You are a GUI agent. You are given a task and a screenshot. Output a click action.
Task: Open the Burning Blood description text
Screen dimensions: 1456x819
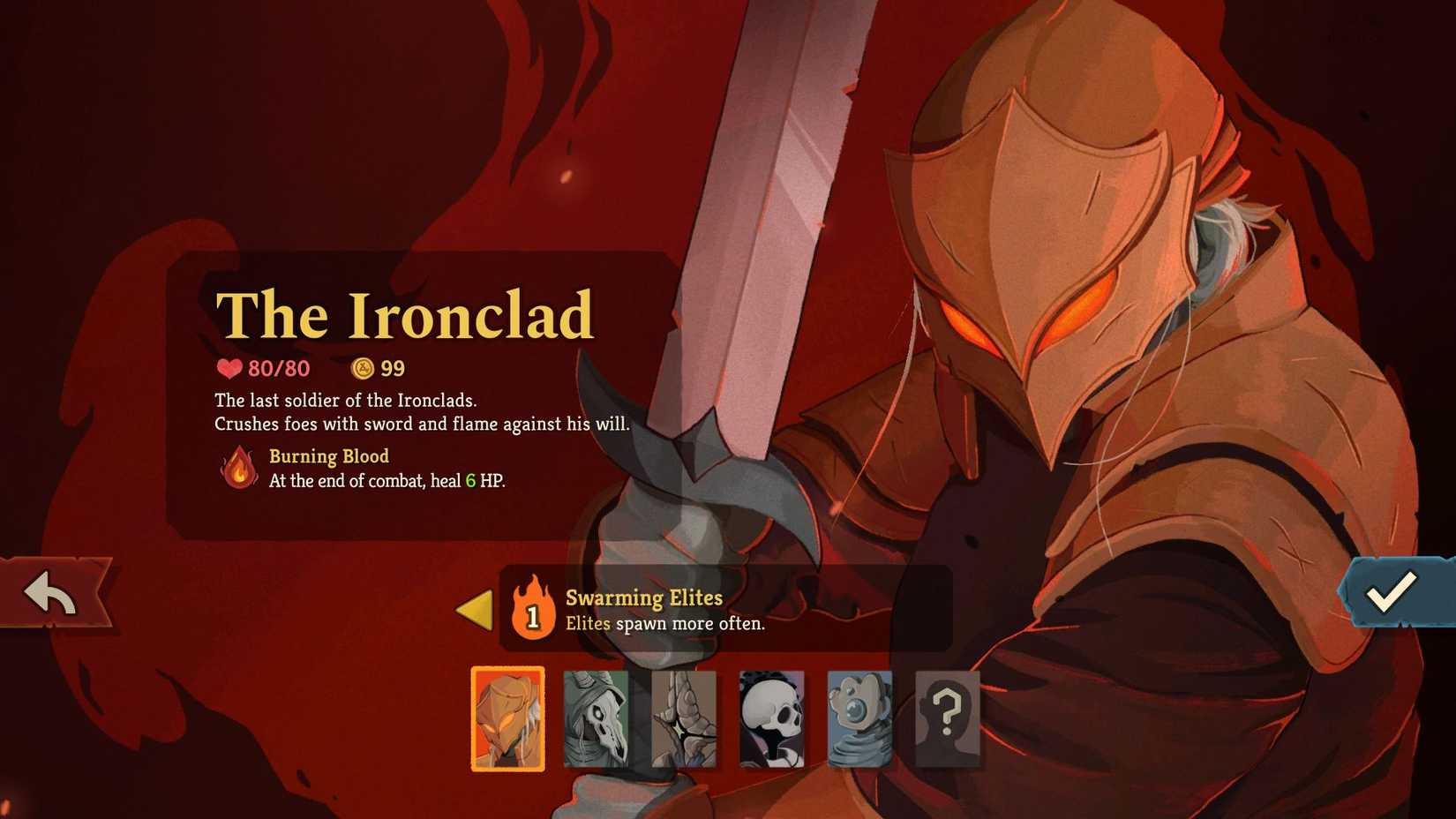coord(387,482)
